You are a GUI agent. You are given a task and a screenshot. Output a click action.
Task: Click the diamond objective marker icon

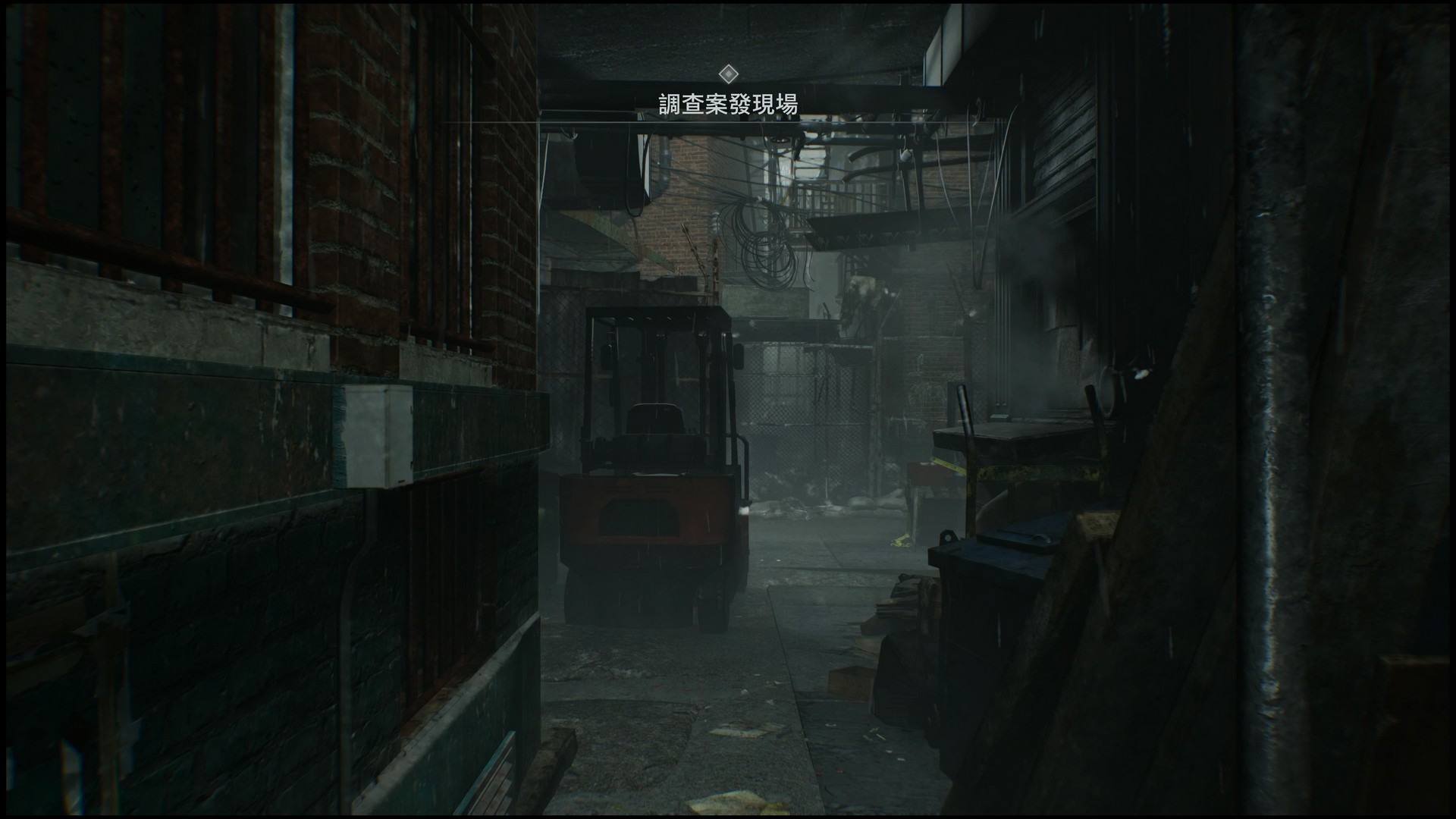pyautogui.click(x=730, y=74)
